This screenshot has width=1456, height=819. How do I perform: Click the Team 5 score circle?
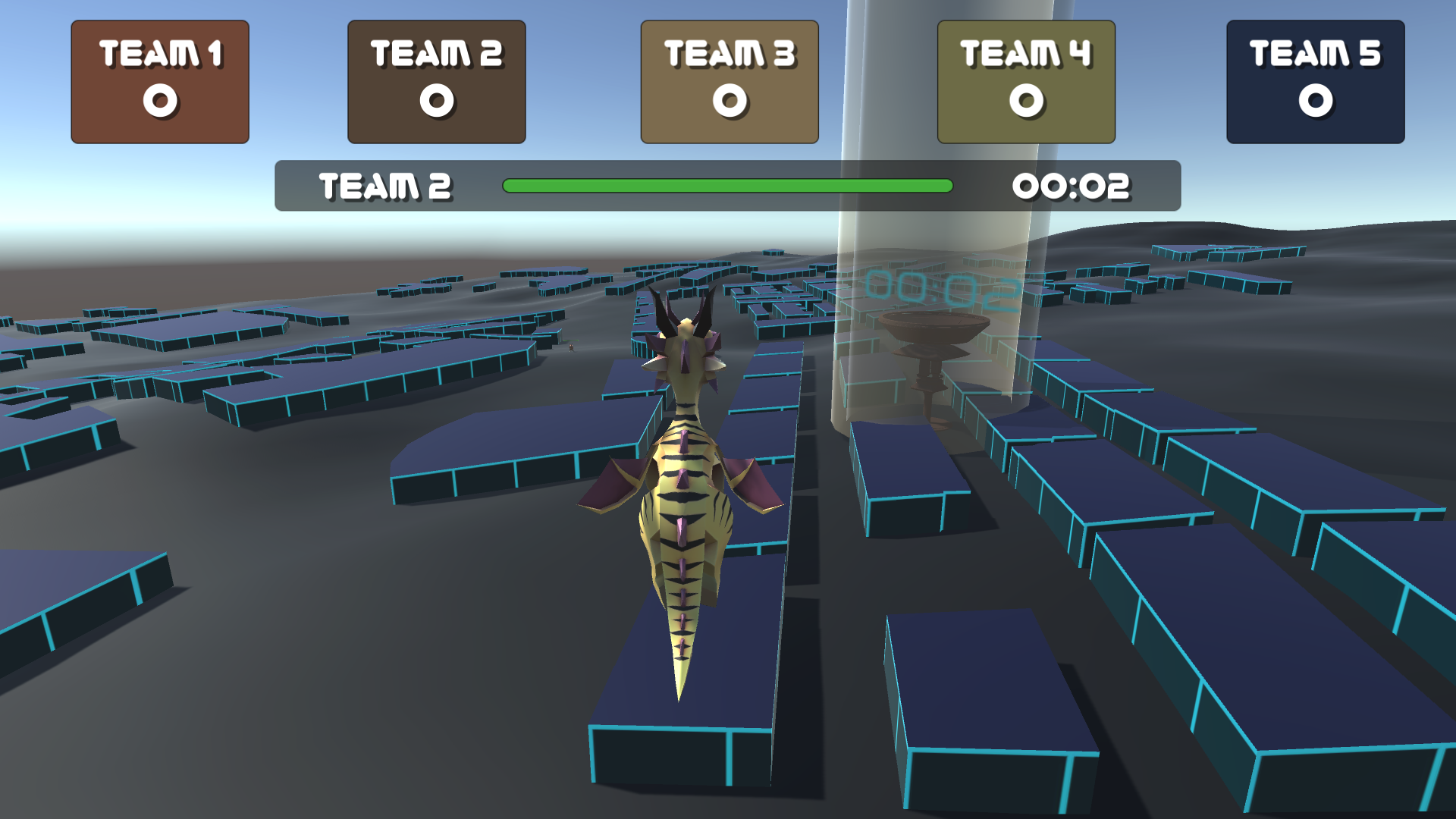click(1314, 101)
